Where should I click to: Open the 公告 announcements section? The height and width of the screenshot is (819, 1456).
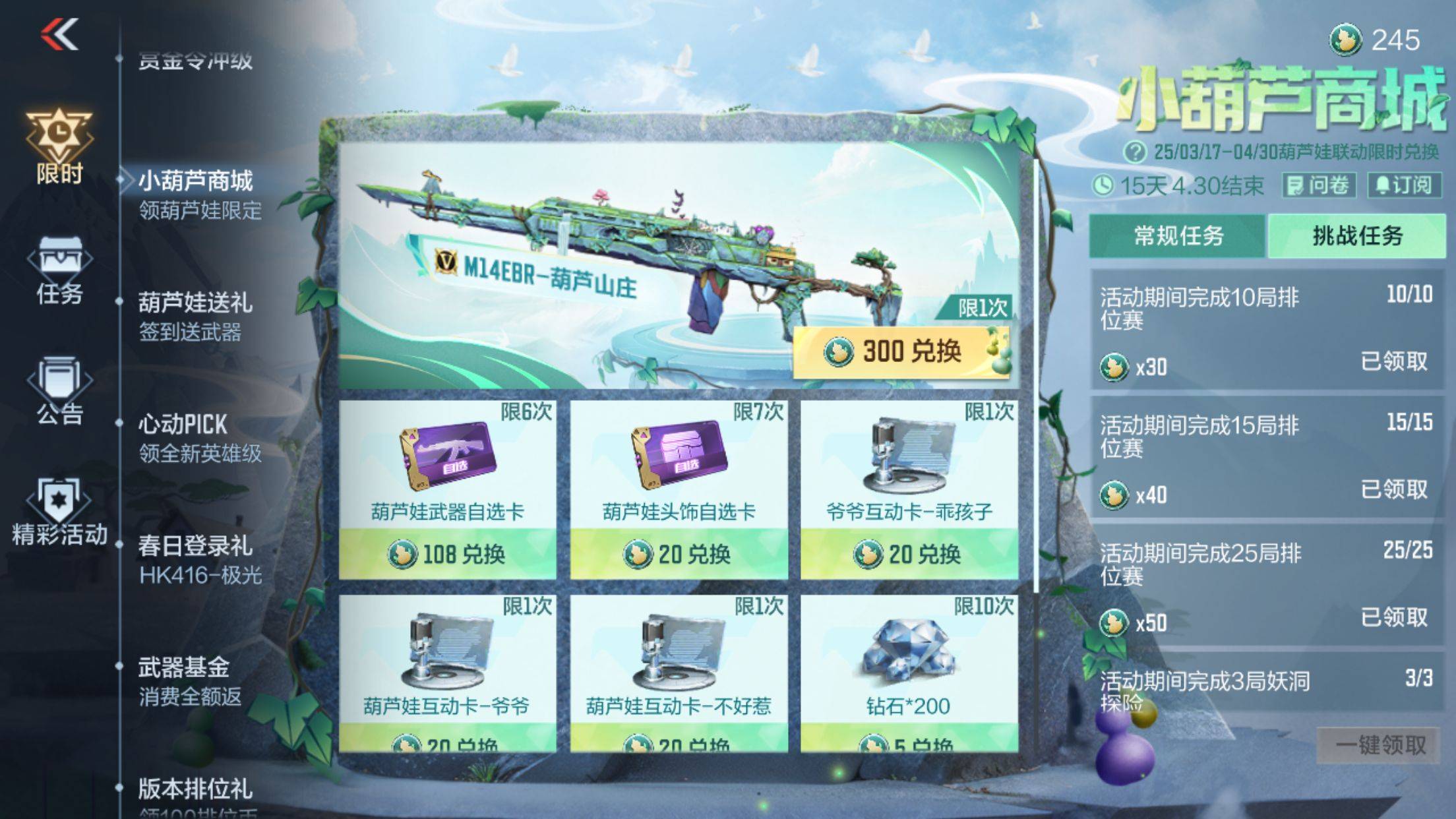point(59,392)
